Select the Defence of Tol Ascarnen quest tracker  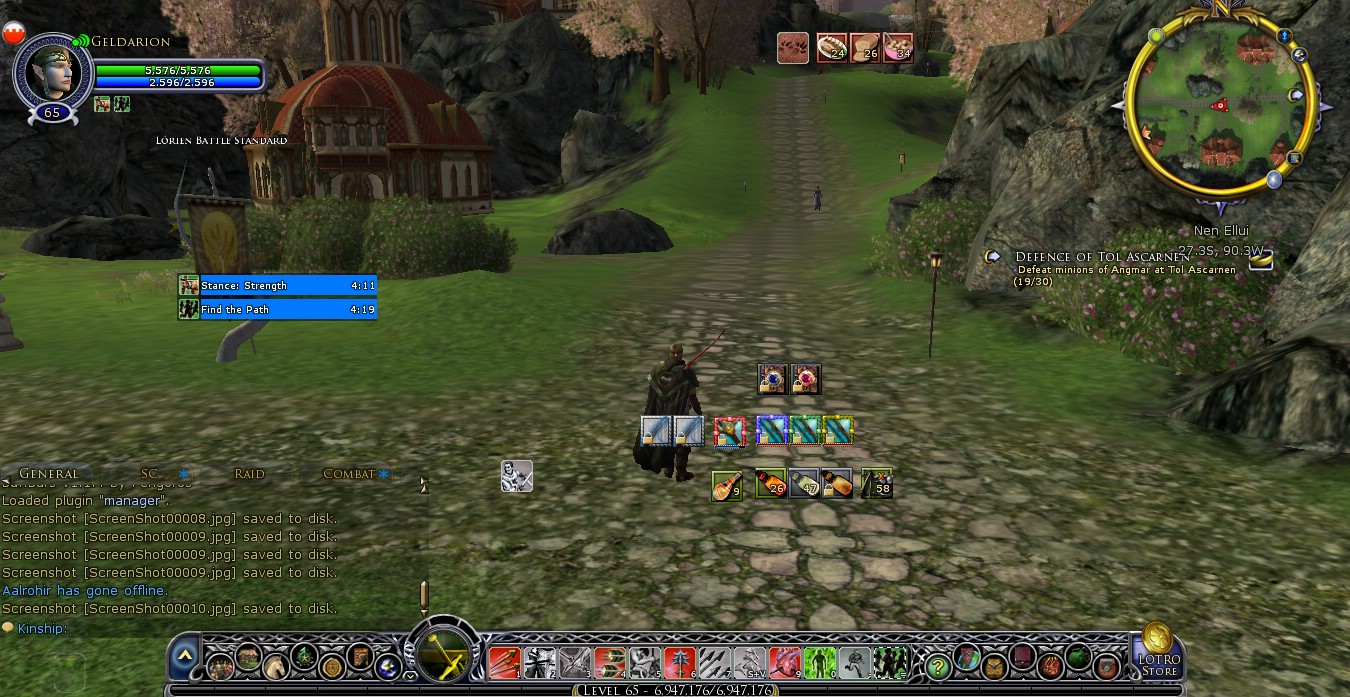(x=1101, y=257)
